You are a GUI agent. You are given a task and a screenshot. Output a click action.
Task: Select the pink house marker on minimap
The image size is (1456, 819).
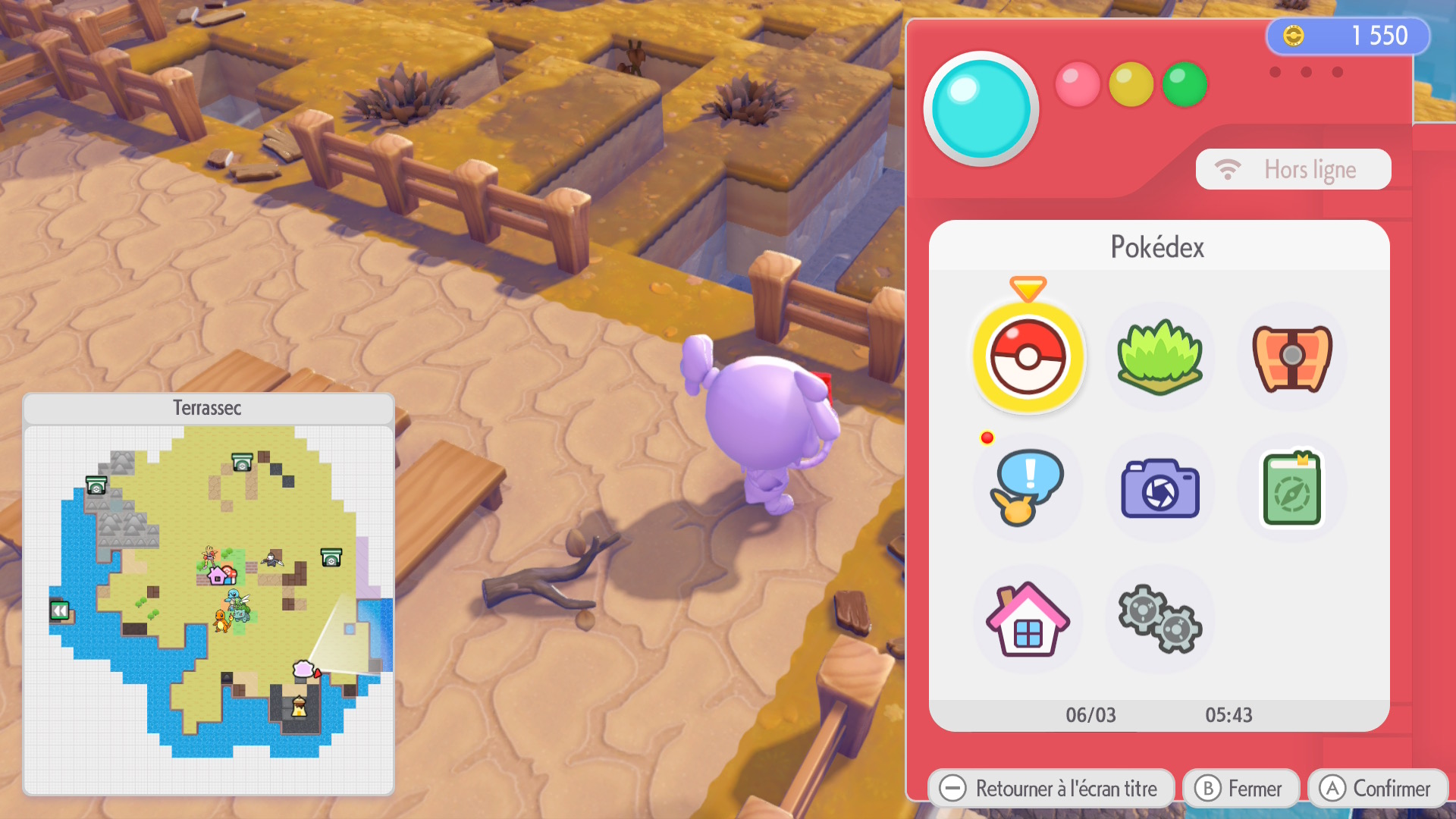click(x=218, y=576)
